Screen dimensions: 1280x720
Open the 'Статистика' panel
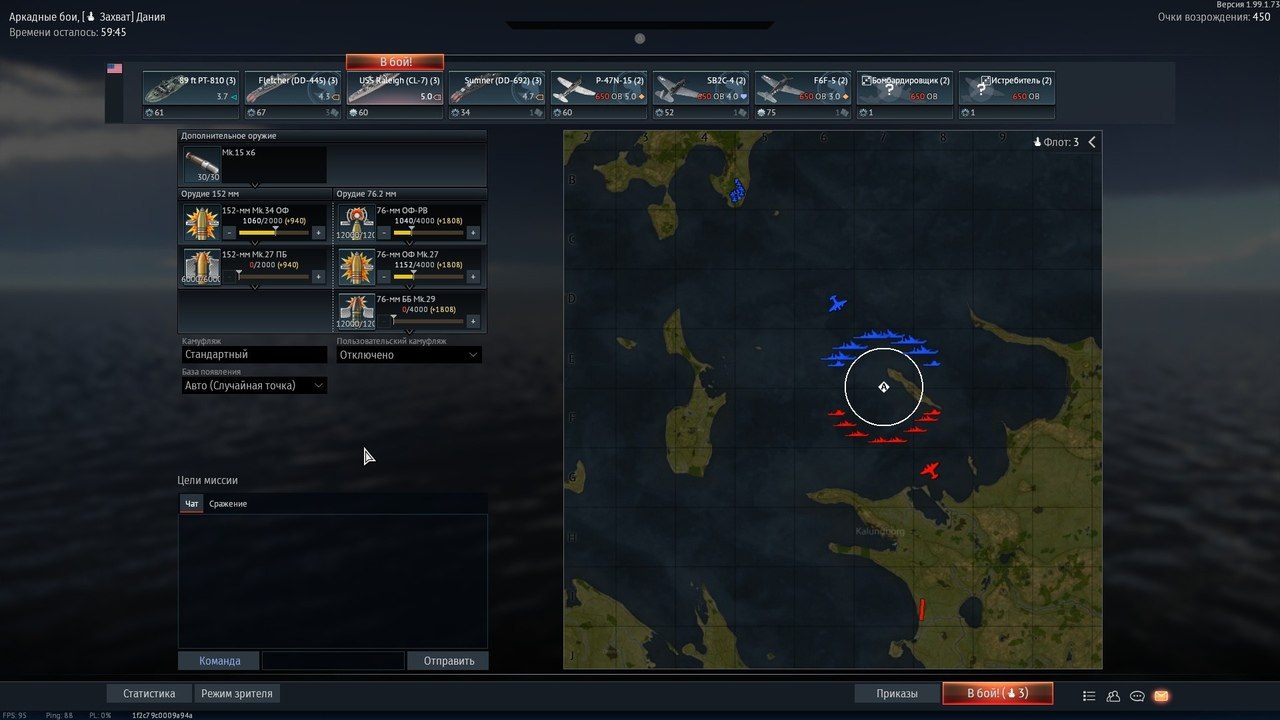[x=149, y=693]
